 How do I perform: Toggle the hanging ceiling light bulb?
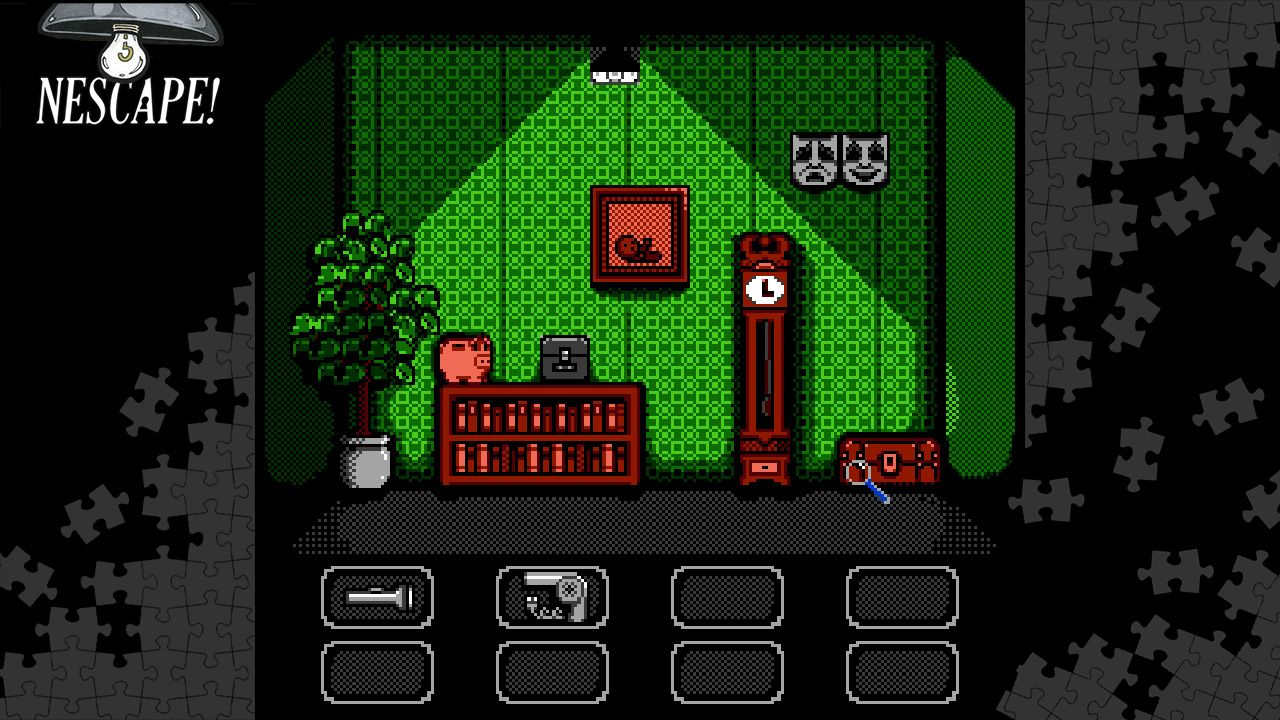point(614,62)
